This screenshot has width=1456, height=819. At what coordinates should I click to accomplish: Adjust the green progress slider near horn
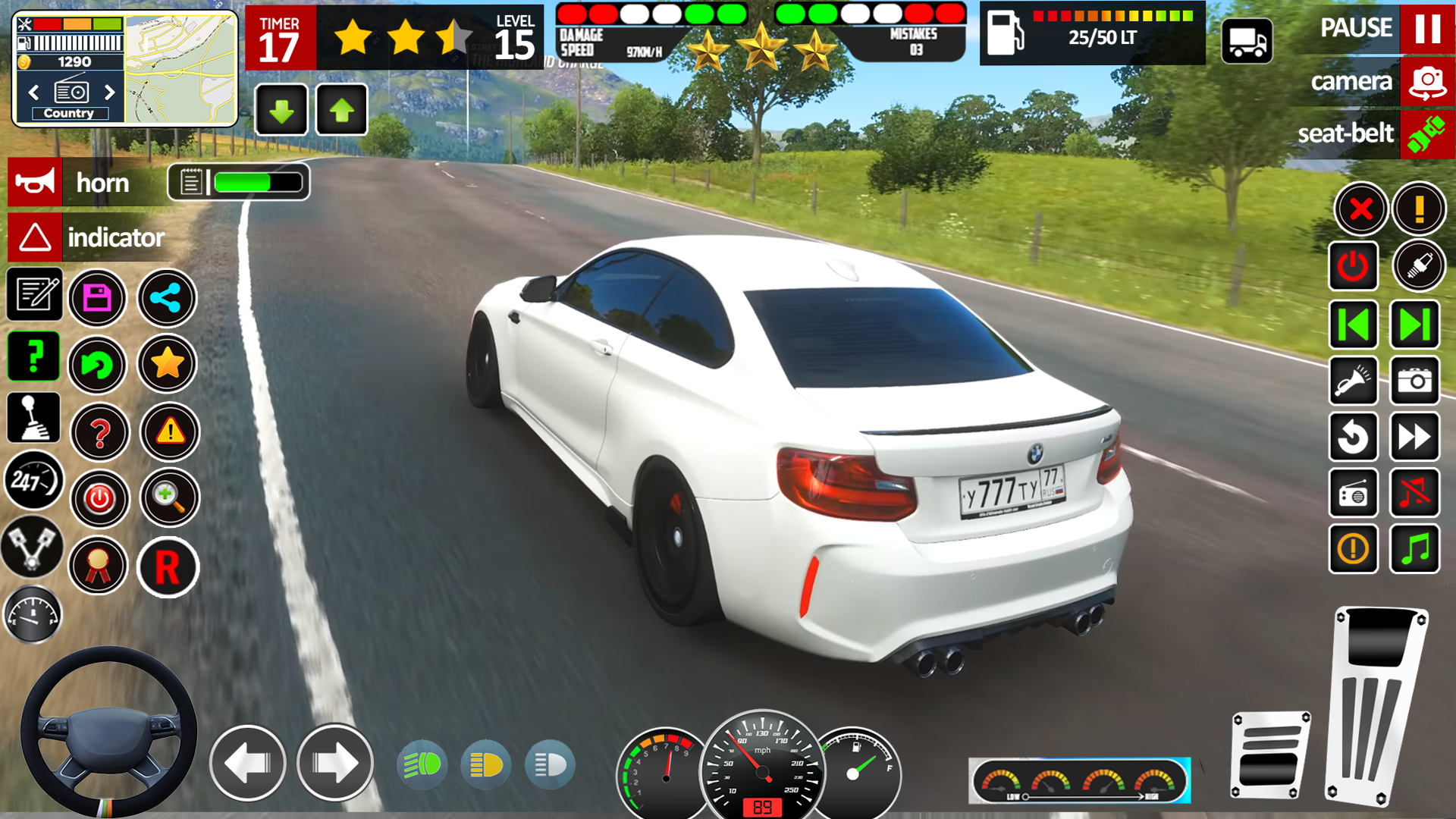[x=258, y=182]
